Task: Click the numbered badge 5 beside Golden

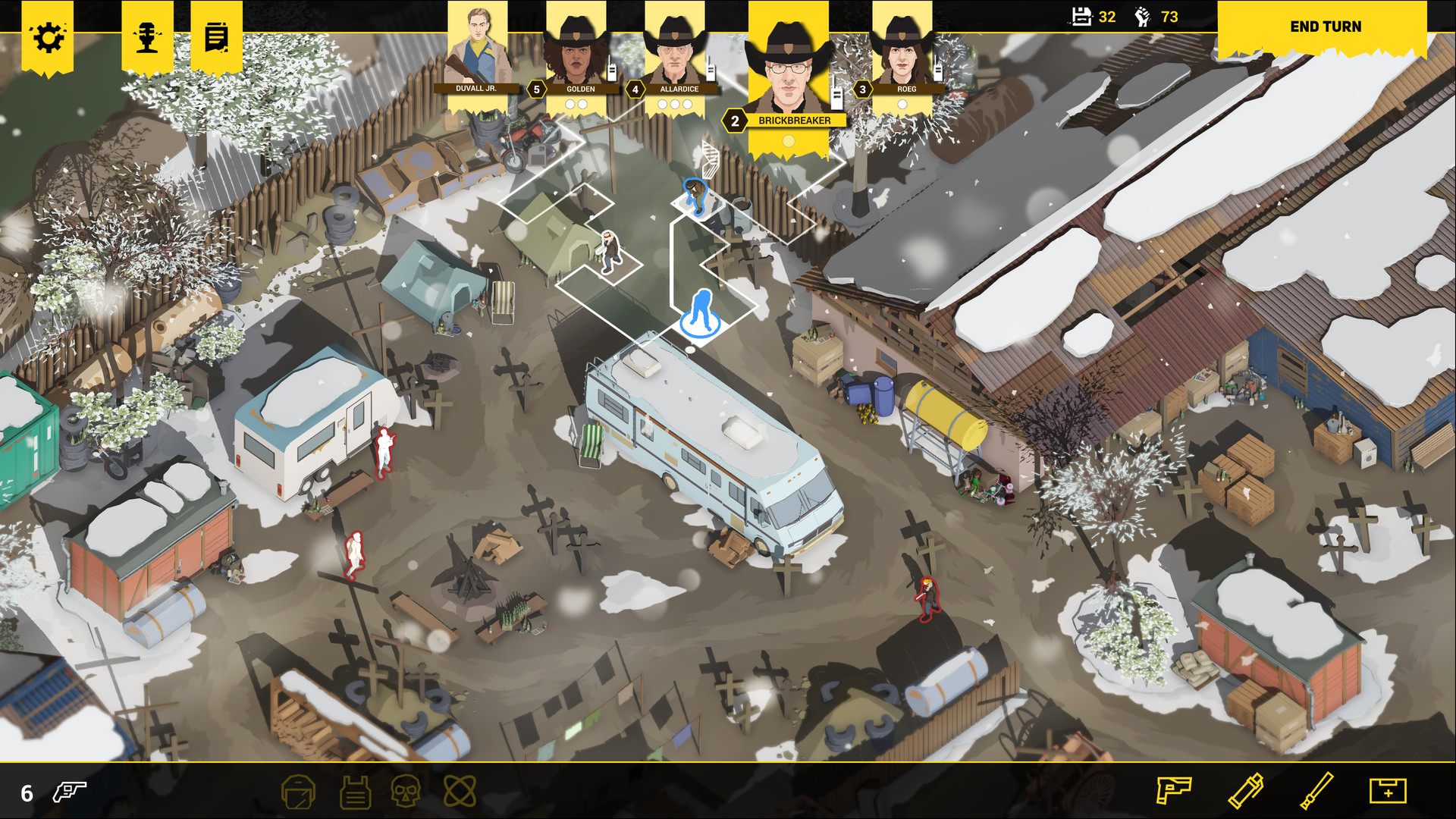Action: 535,89
